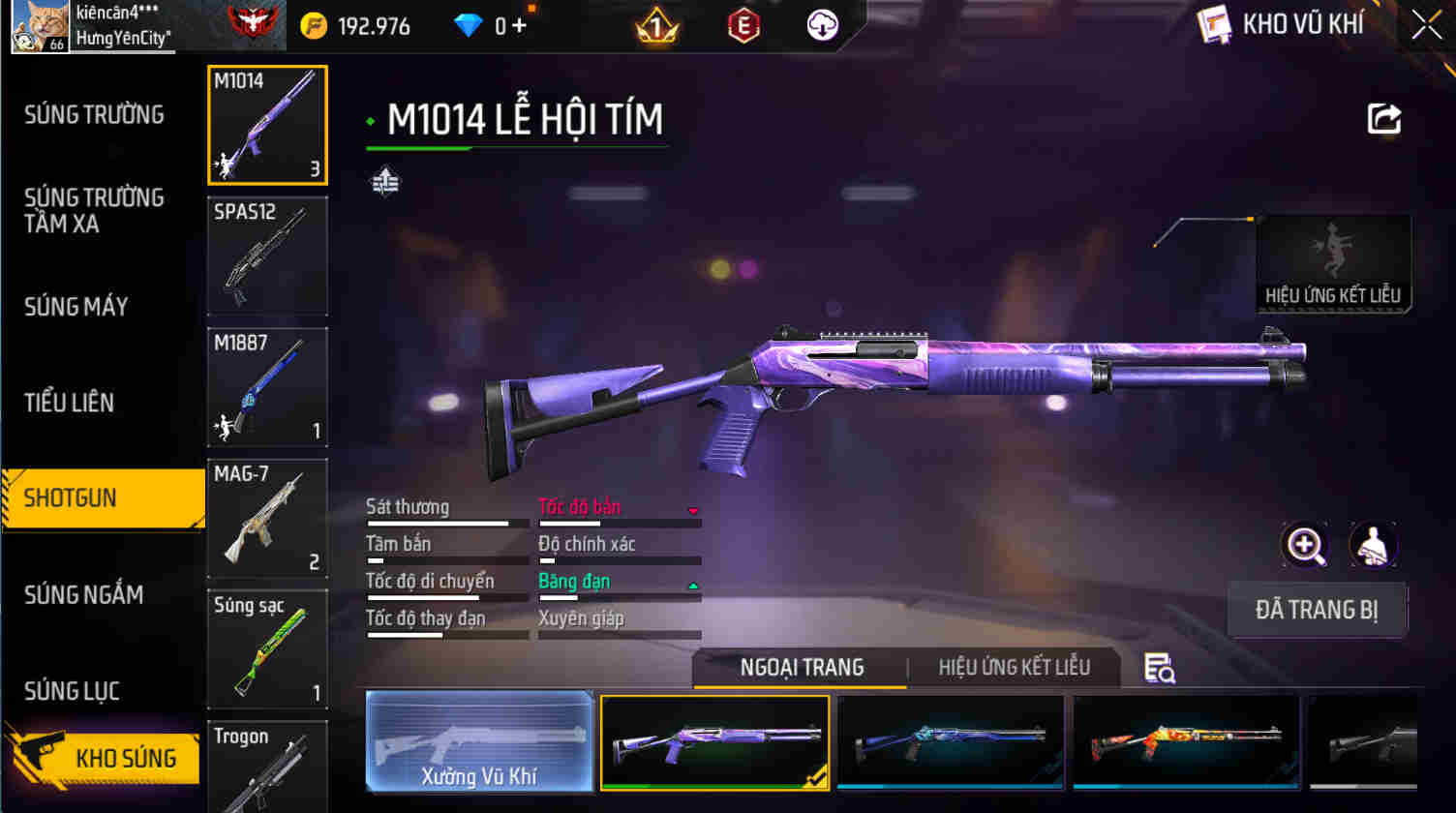Open the Xưởng Vũ Khí workshop panel

point(478,742)
